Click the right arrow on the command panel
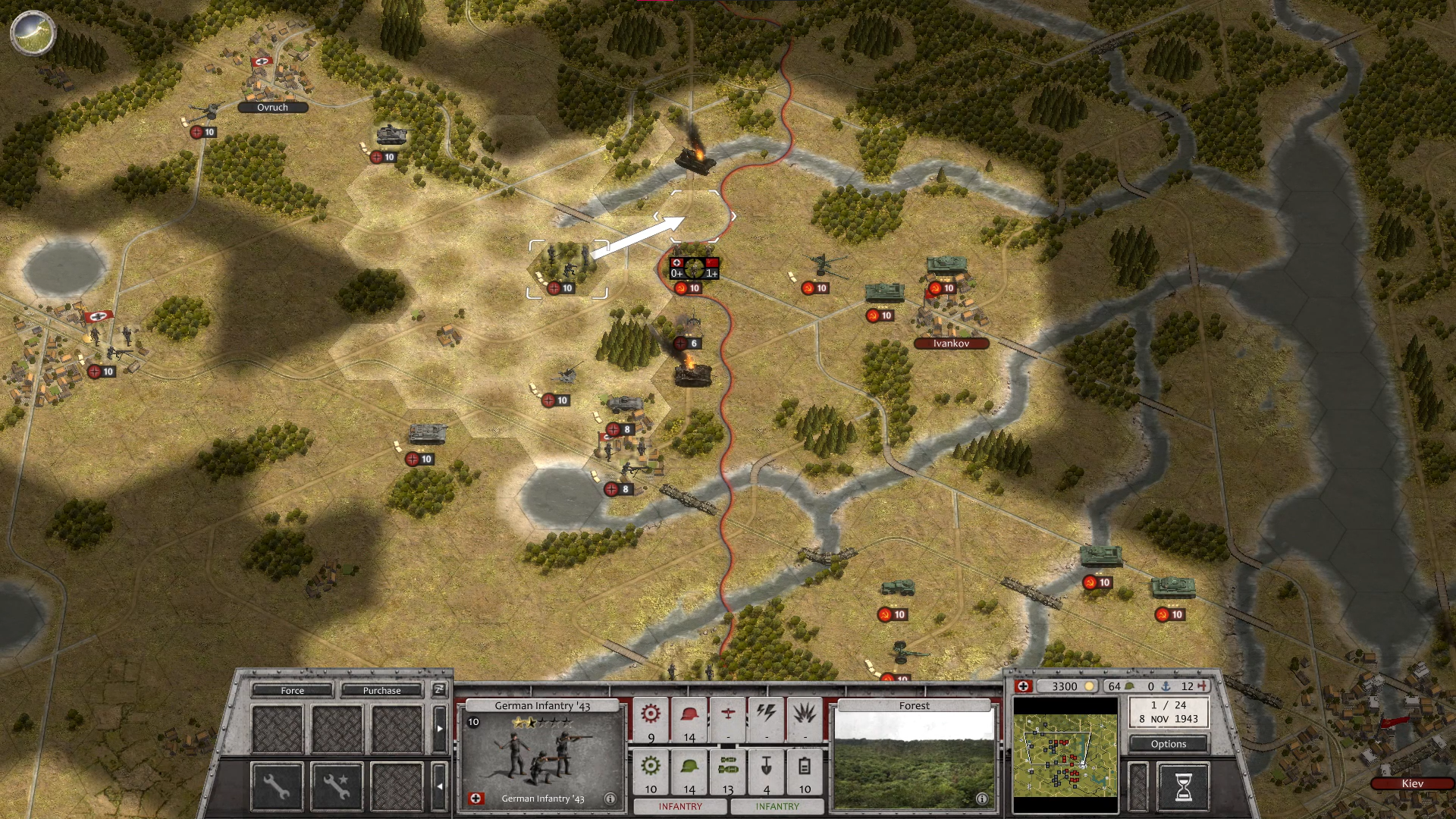 coord(440,728)
